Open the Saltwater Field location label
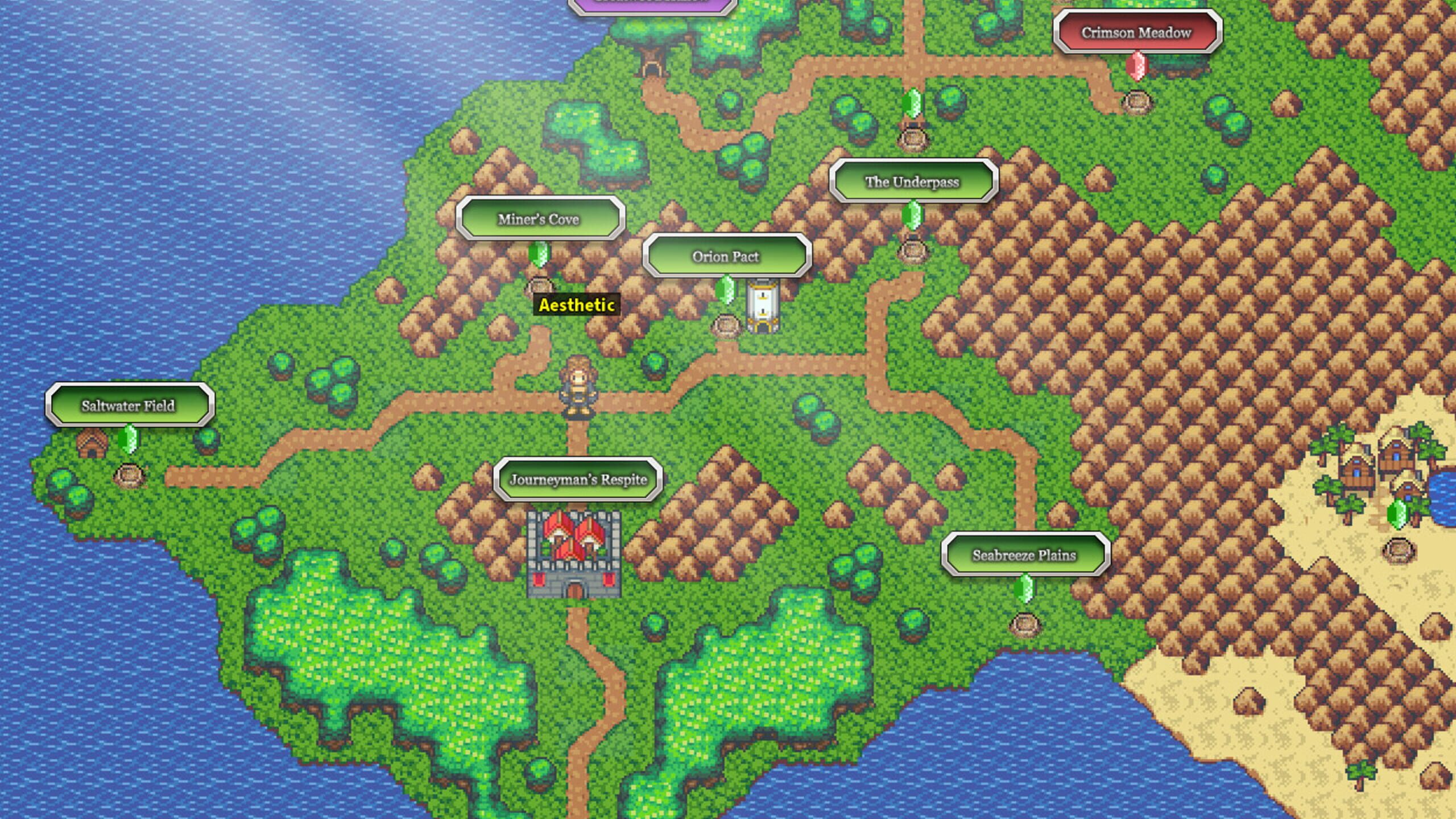Image resolution: width=1456 pixels, height=819 pixels. pos(129,406)
